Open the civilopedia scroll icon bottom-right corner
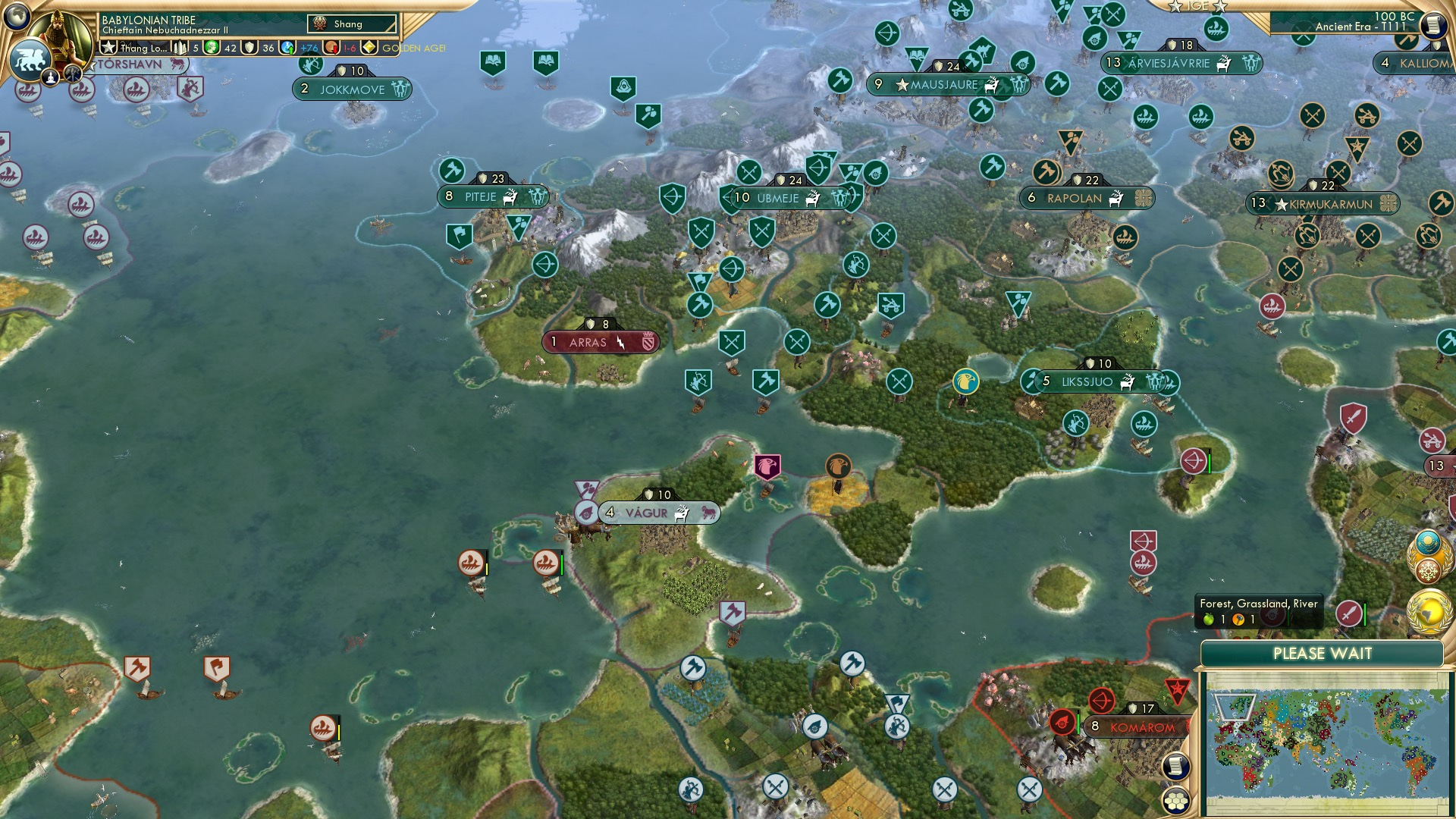1456x819 pixels. (x=1175, y=766)
